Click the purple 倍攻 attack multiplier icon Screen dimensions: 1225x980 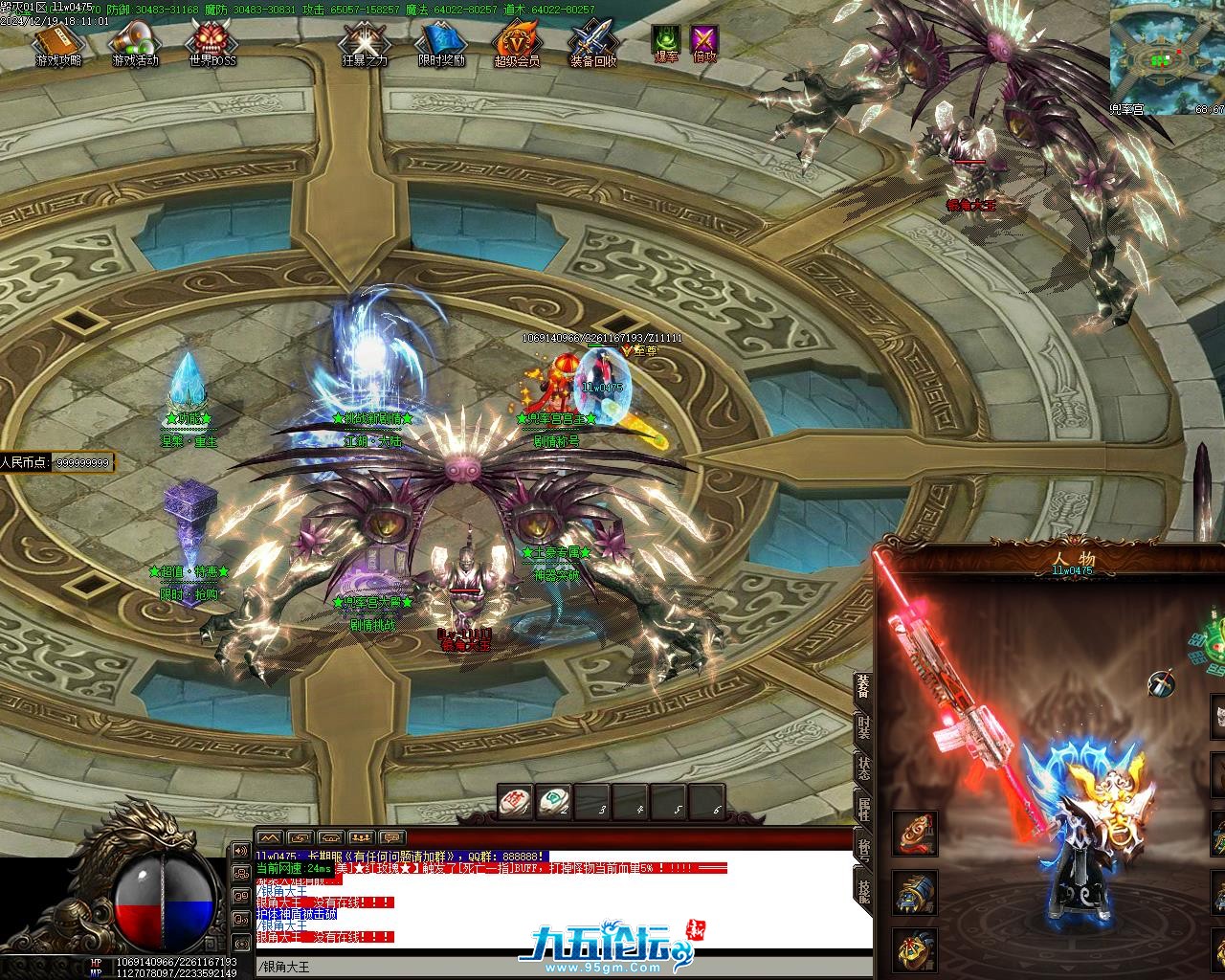pyautogui.click(x=705, y=40)
